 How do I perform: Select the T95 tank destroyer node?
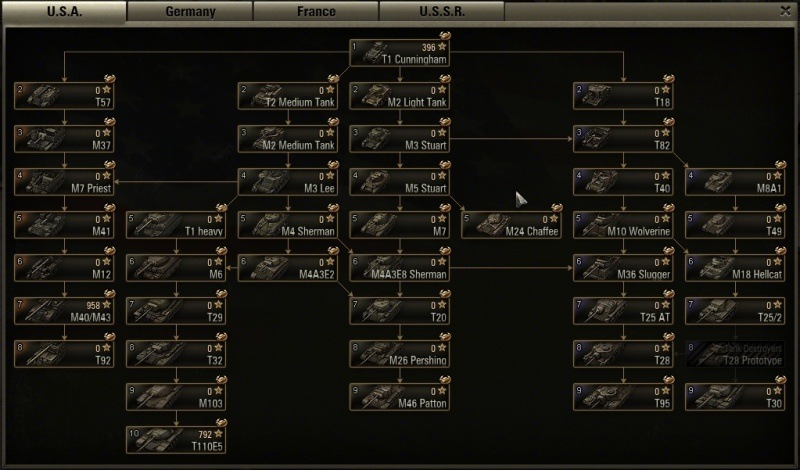point(623,397)
